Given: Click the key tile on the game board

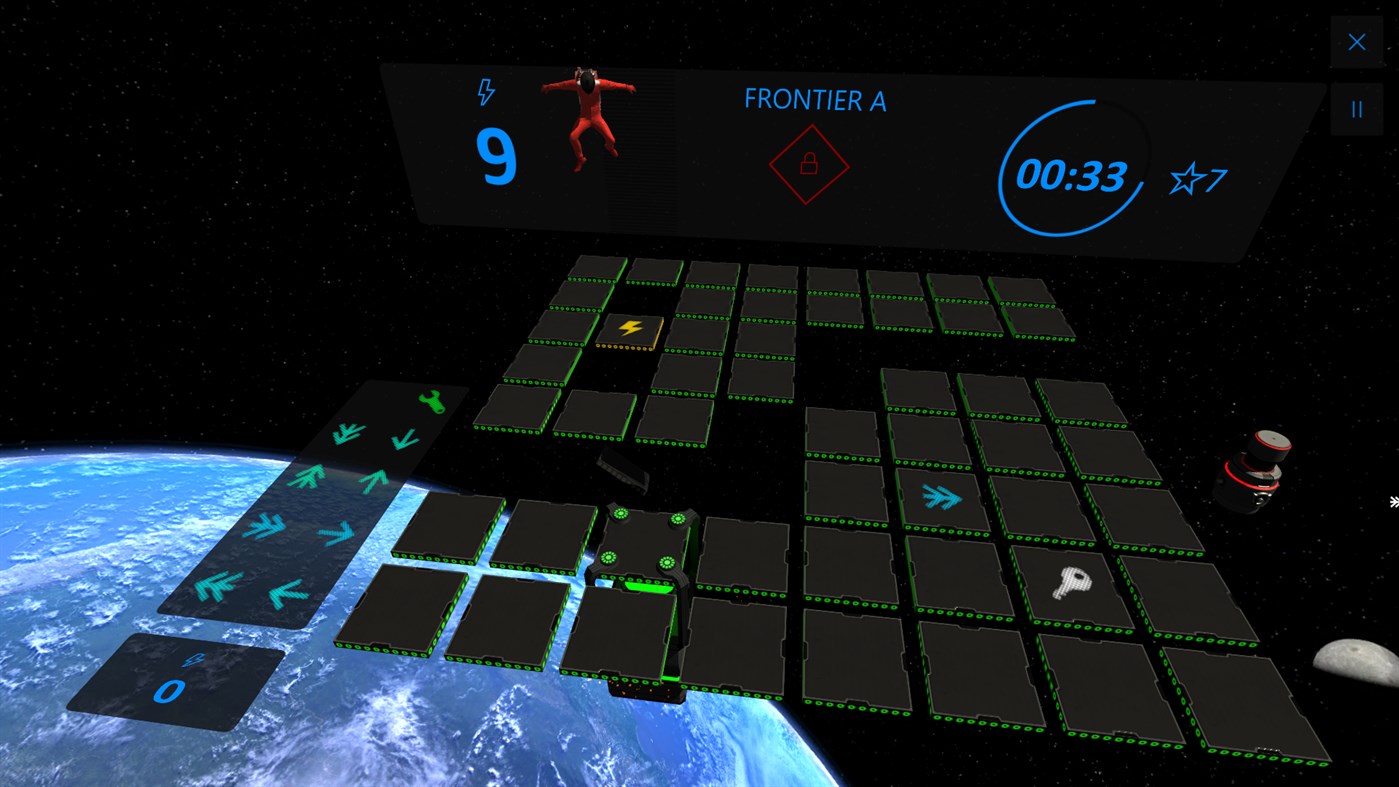Looking at the screenshot, I should 1071,584.
